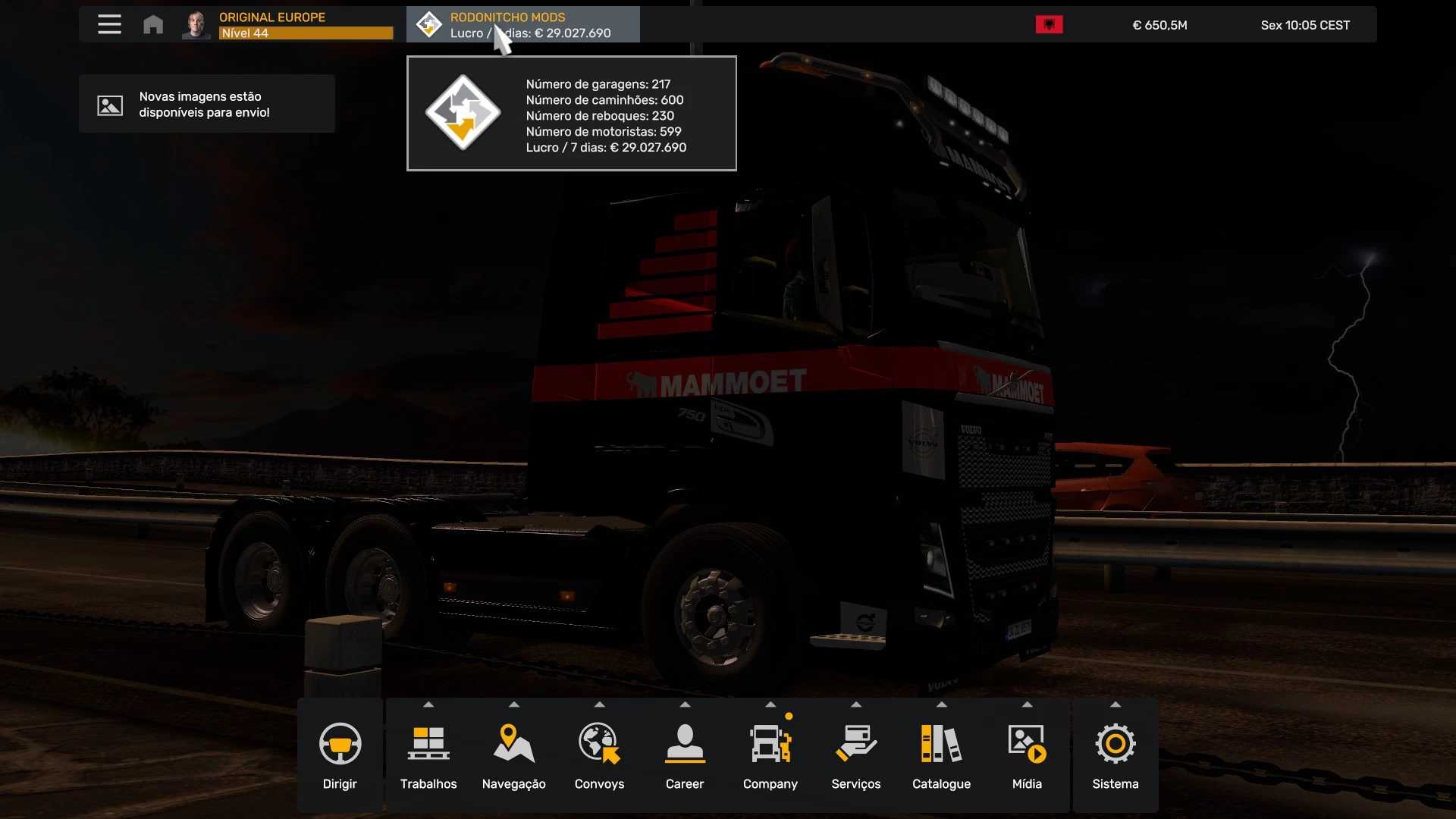Click the new images available notification
The width and height of the screenshot is (1456, 819).
pos(206,104)
